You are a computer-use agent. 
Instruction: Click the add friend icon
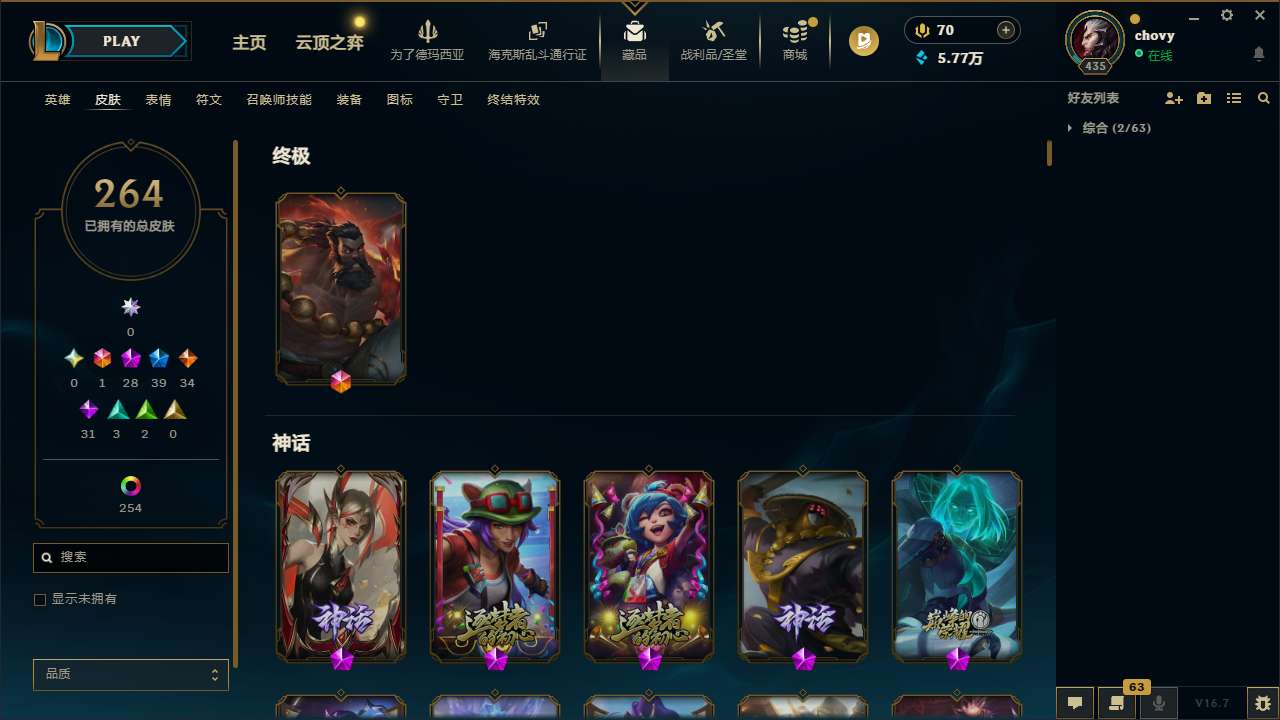tap(1174, 98)
